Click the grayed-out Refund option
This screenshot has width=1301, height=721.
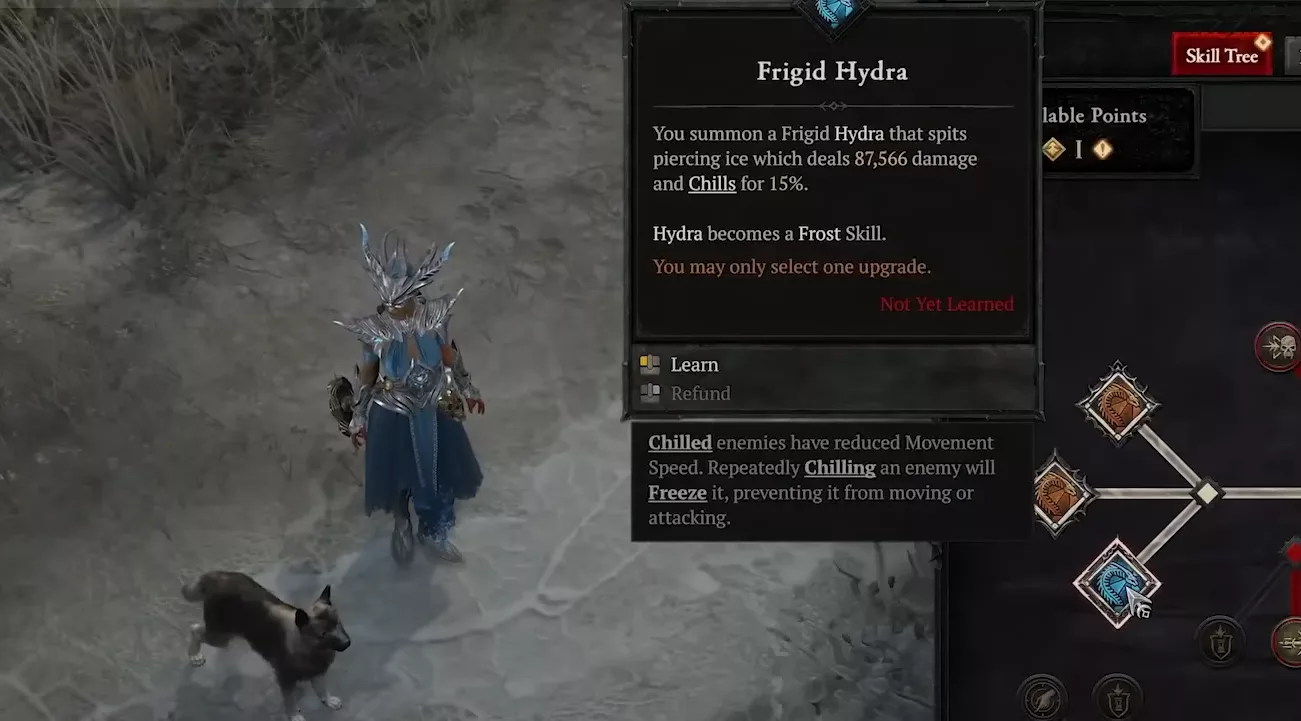point(700,393)
